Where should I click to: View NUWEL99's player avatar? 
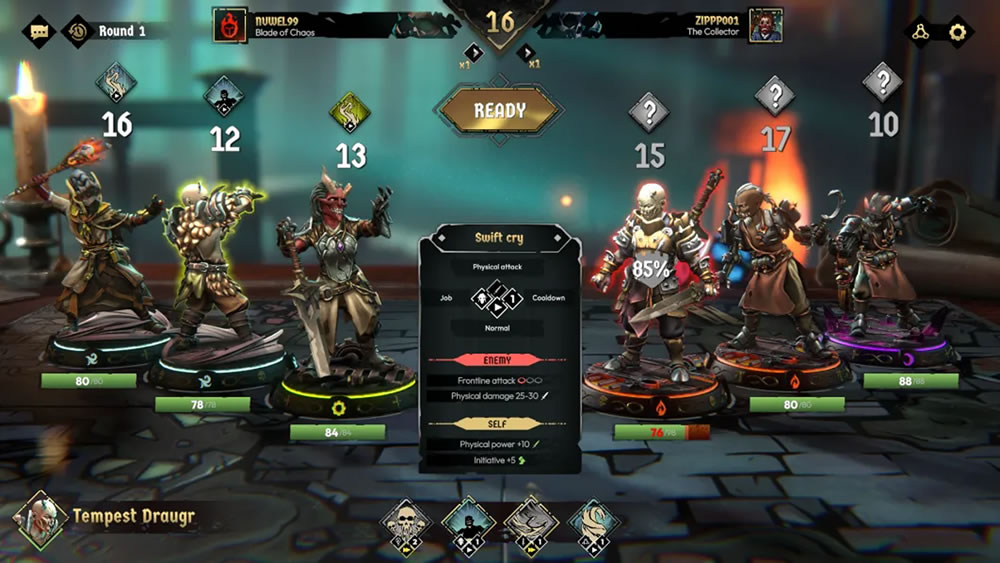[230, 25]
